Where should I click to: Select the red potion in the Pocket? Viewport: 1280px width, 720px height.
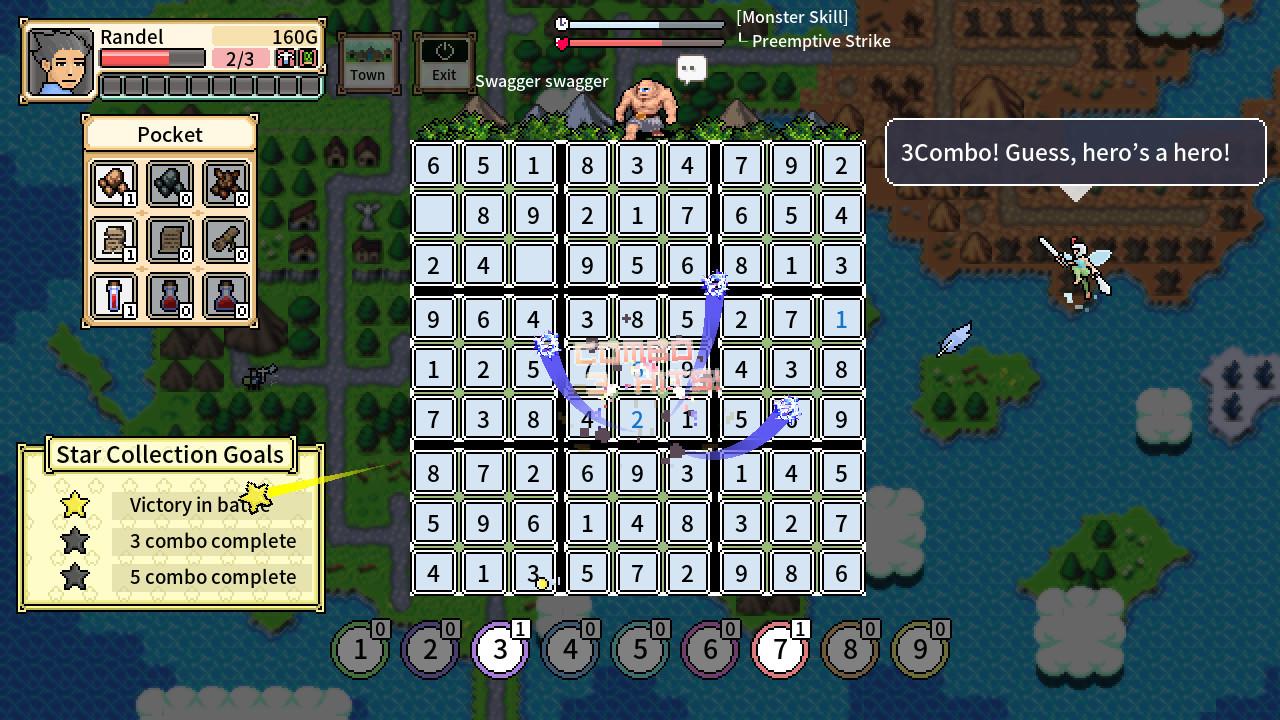click(x=112, y=297)
